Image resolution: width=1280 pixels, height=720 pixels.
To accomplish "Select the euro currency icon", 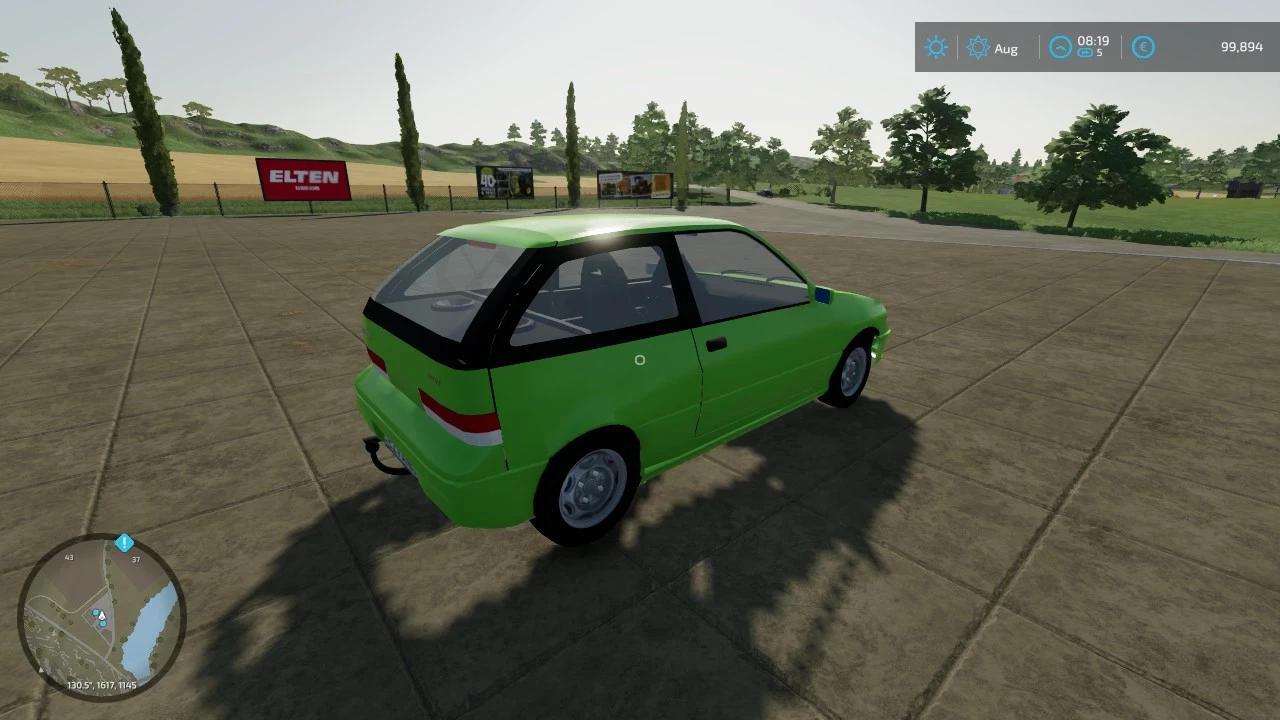I will click(1143, 47).
